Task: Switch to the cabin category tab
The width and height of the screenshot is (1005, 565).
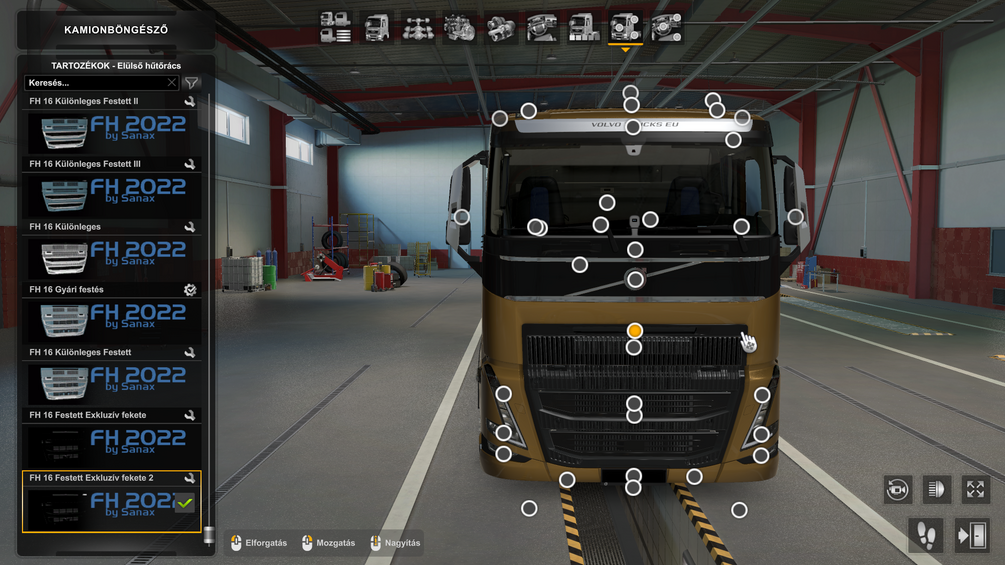Action: click(x=377, y=28)
